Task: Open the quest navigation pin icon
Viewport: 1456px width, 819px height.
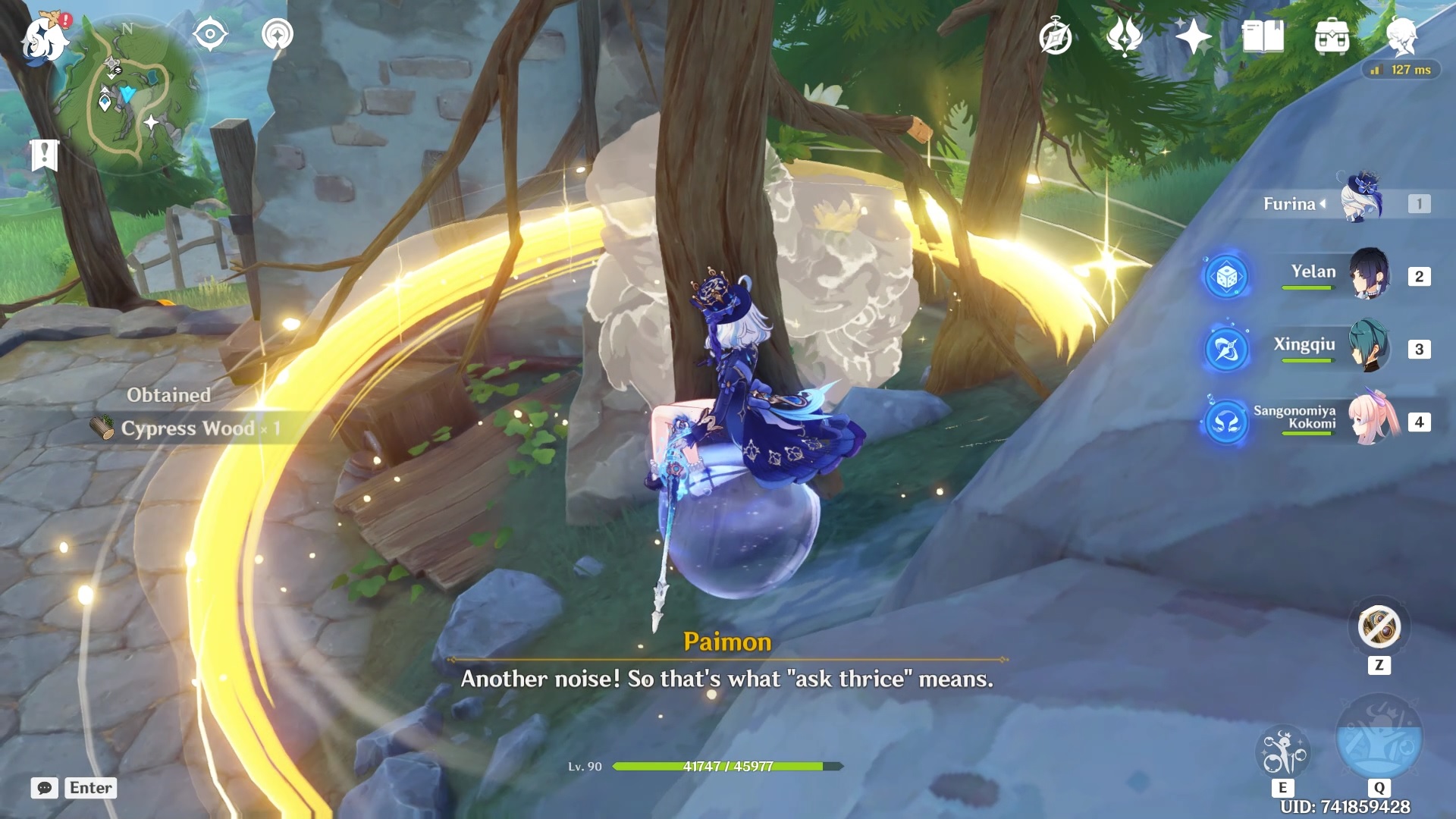Action: [x=277, y=35]
